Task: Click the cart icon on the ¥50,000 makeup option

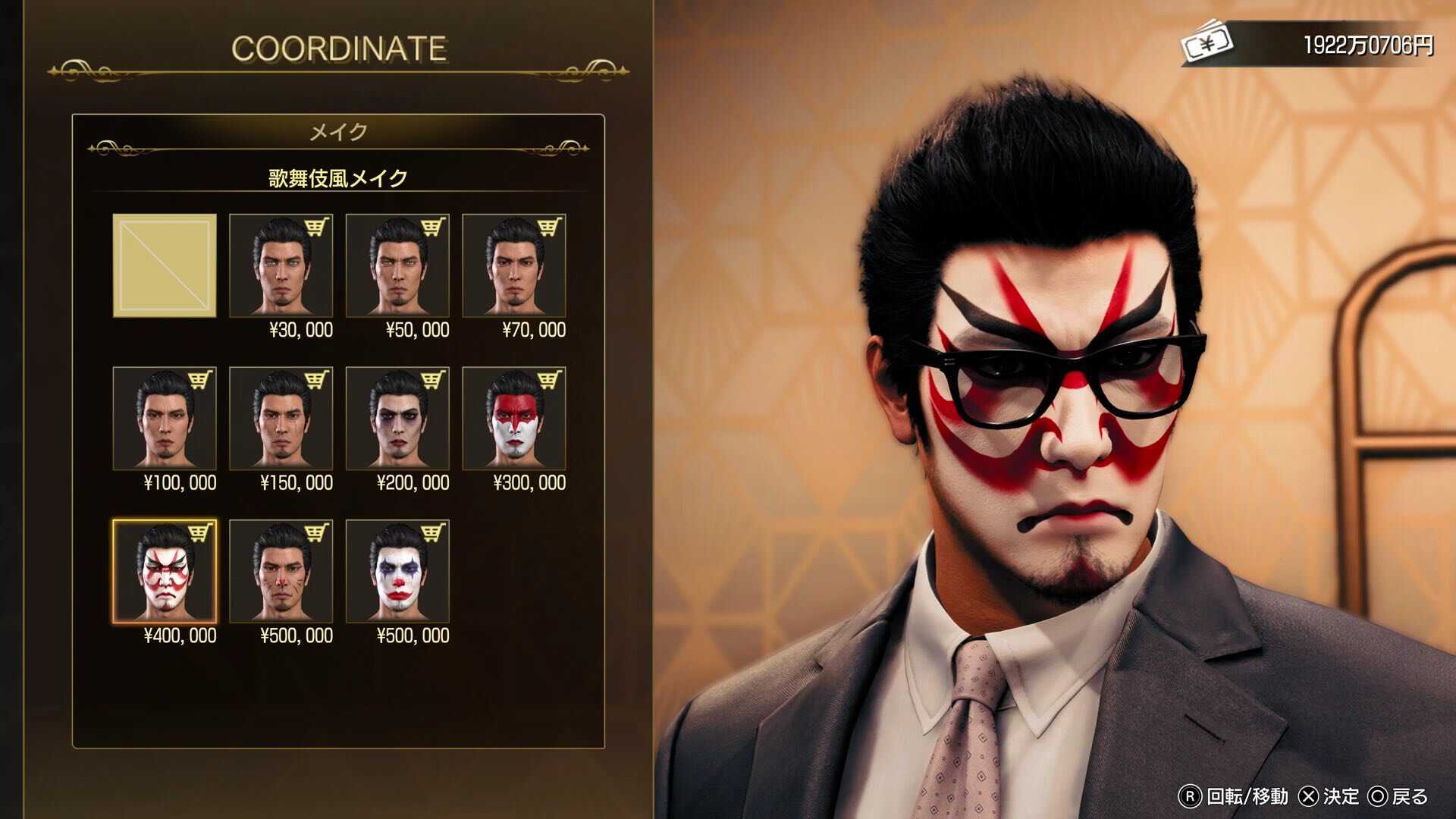Action: pyautogui.click(x=435, y=227)
